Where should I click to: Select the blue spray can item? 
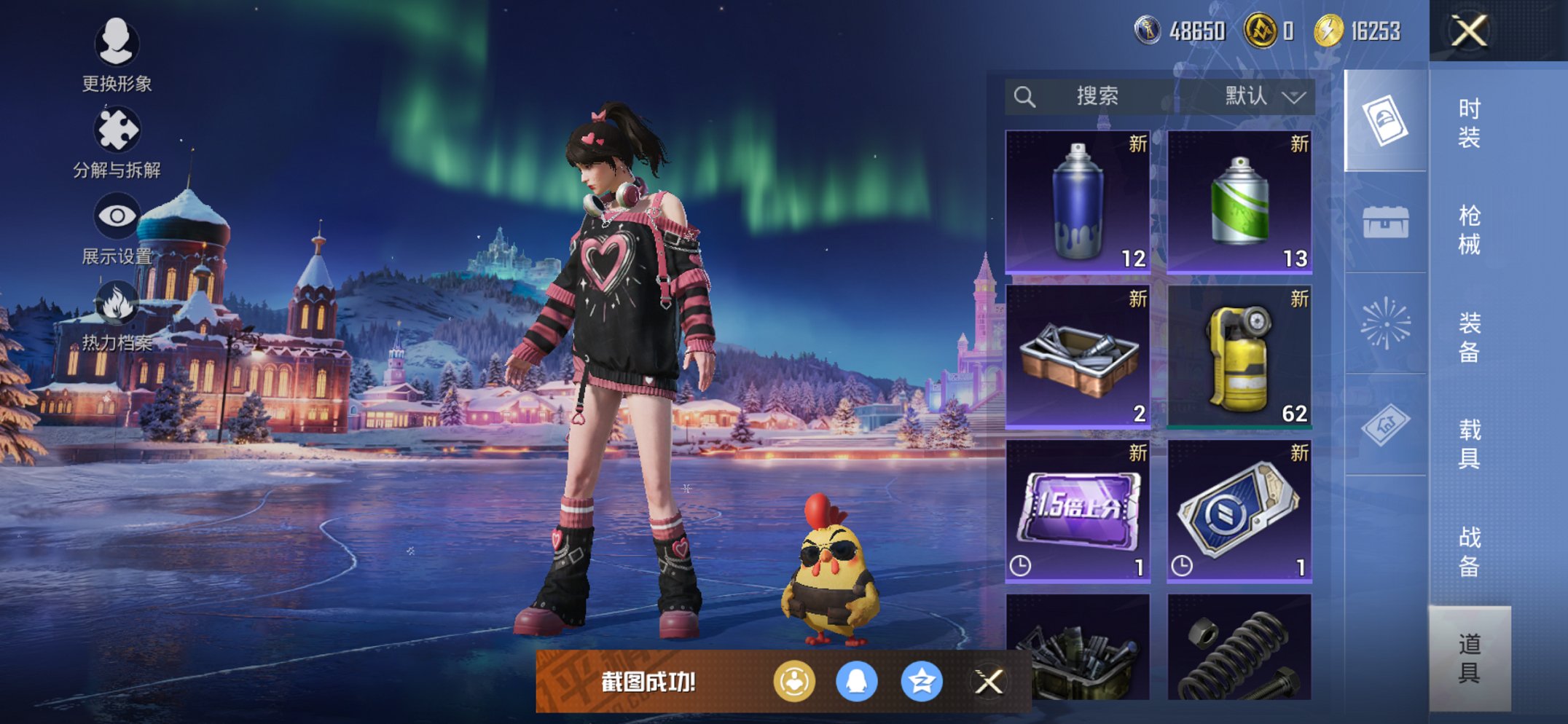[1078, 202]
